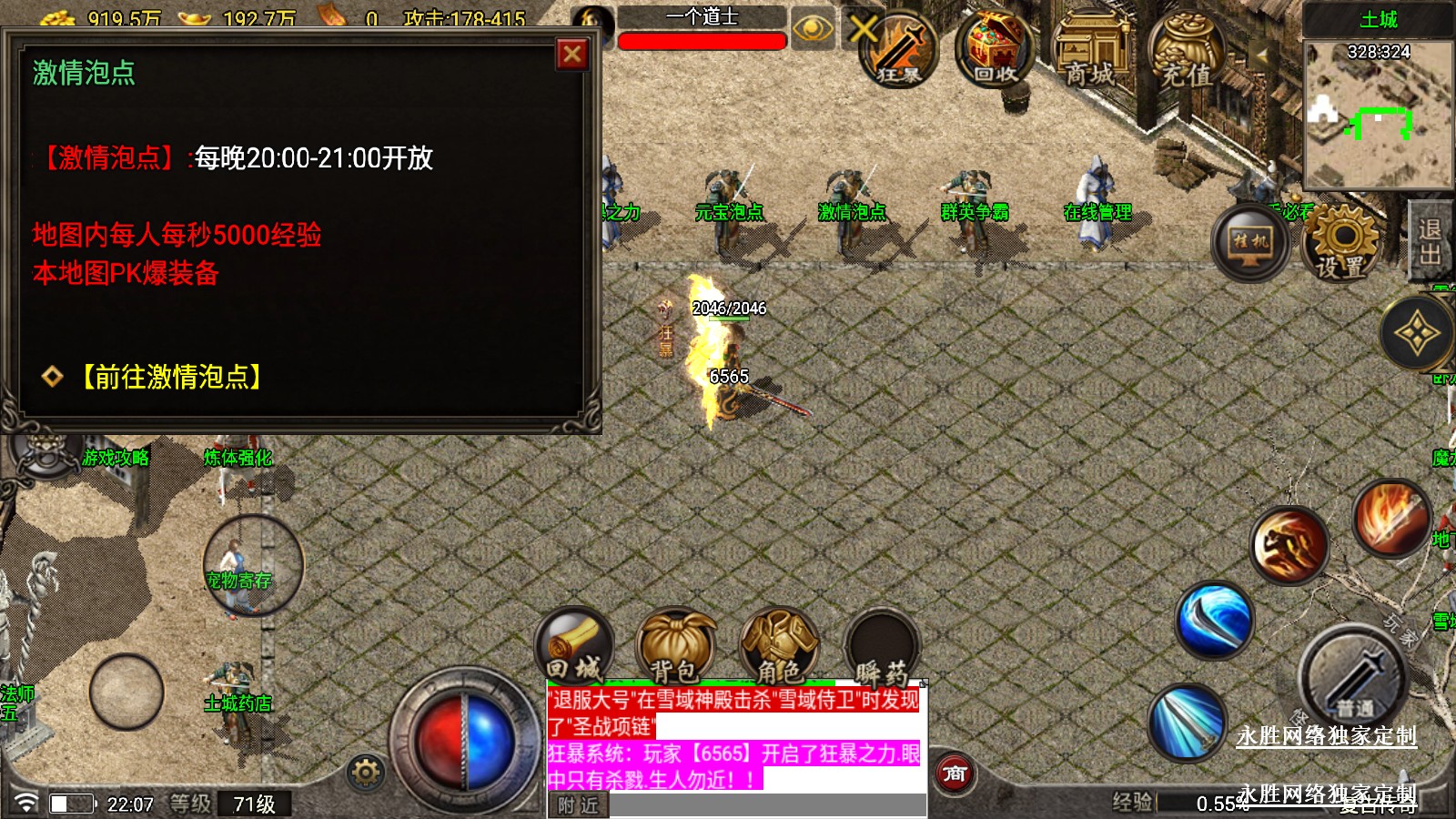Tap the round red 商 button

tap(955, 774)
